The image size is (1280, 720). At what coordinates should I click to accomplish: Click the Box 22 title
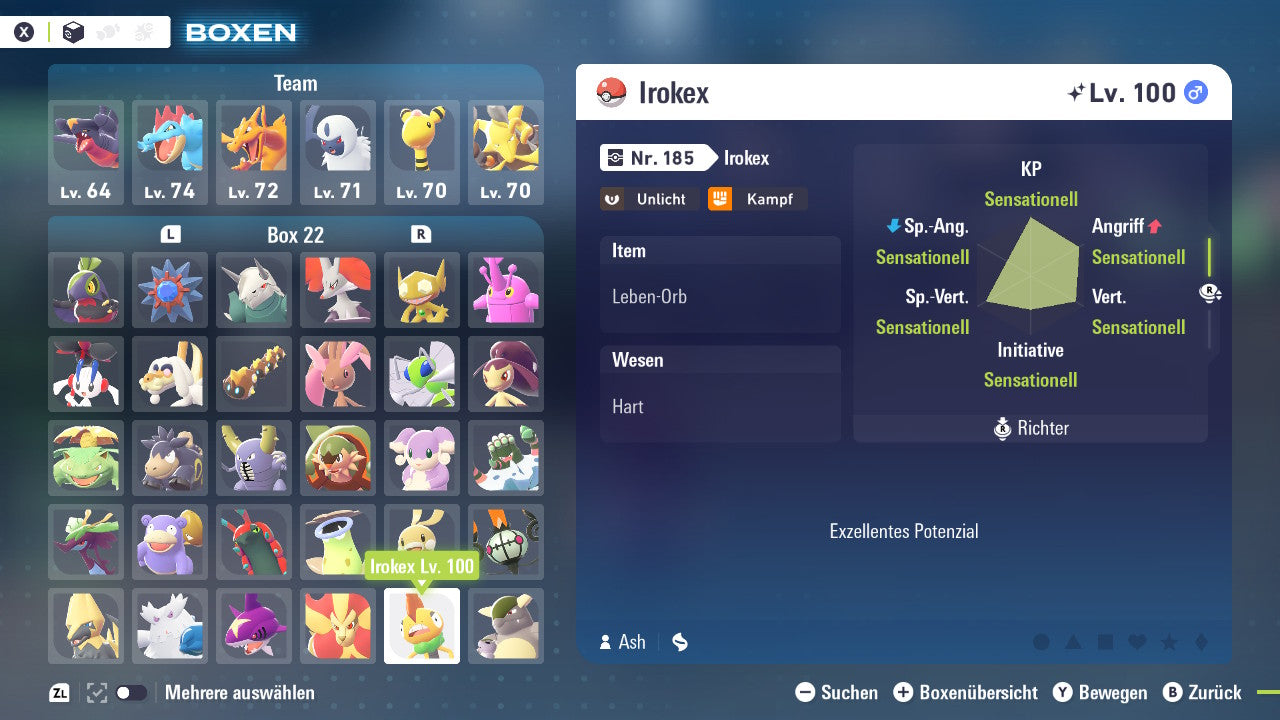(296, 235)
